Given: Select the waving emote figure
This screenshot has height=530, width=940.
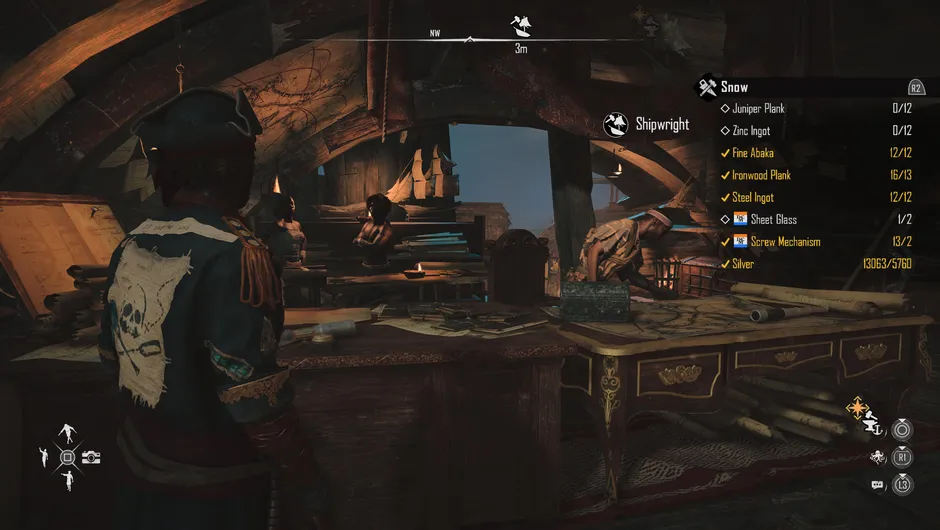Looking at the screenshot, I should click(43, 457).
